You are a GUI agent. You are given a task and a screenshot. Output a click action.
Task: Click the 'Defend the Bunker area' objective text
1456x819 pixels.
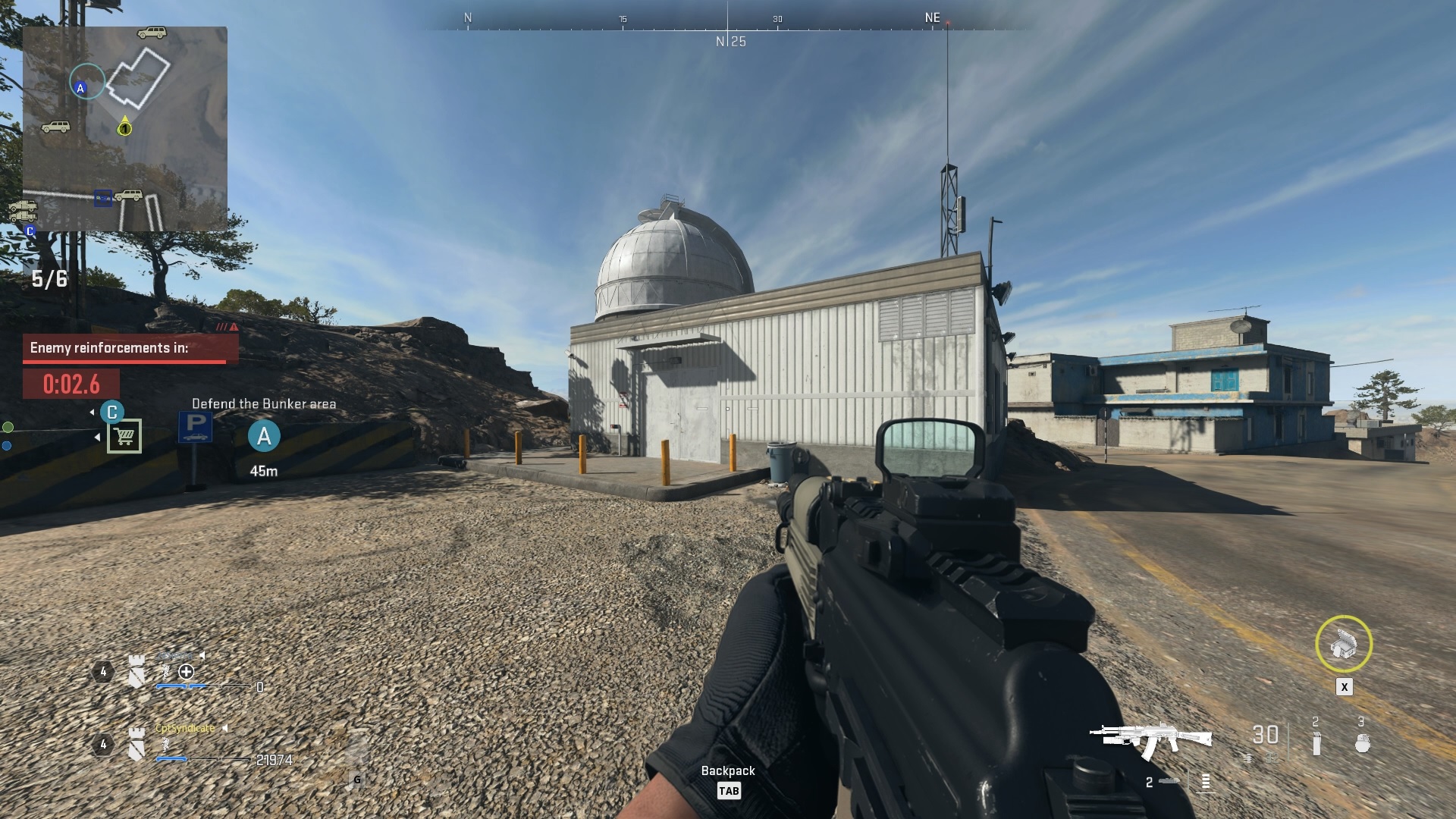(x=265, y=404)
